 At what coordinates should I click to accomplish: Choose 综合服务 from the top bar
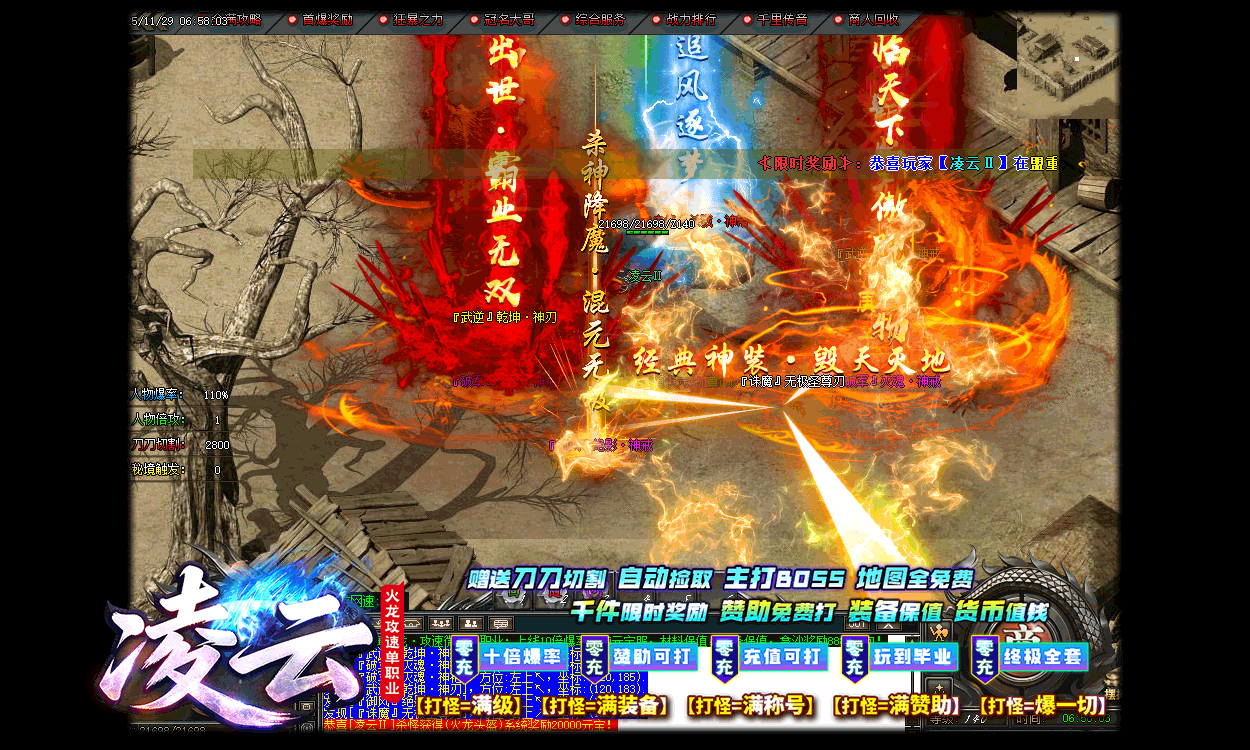(600, 20)
